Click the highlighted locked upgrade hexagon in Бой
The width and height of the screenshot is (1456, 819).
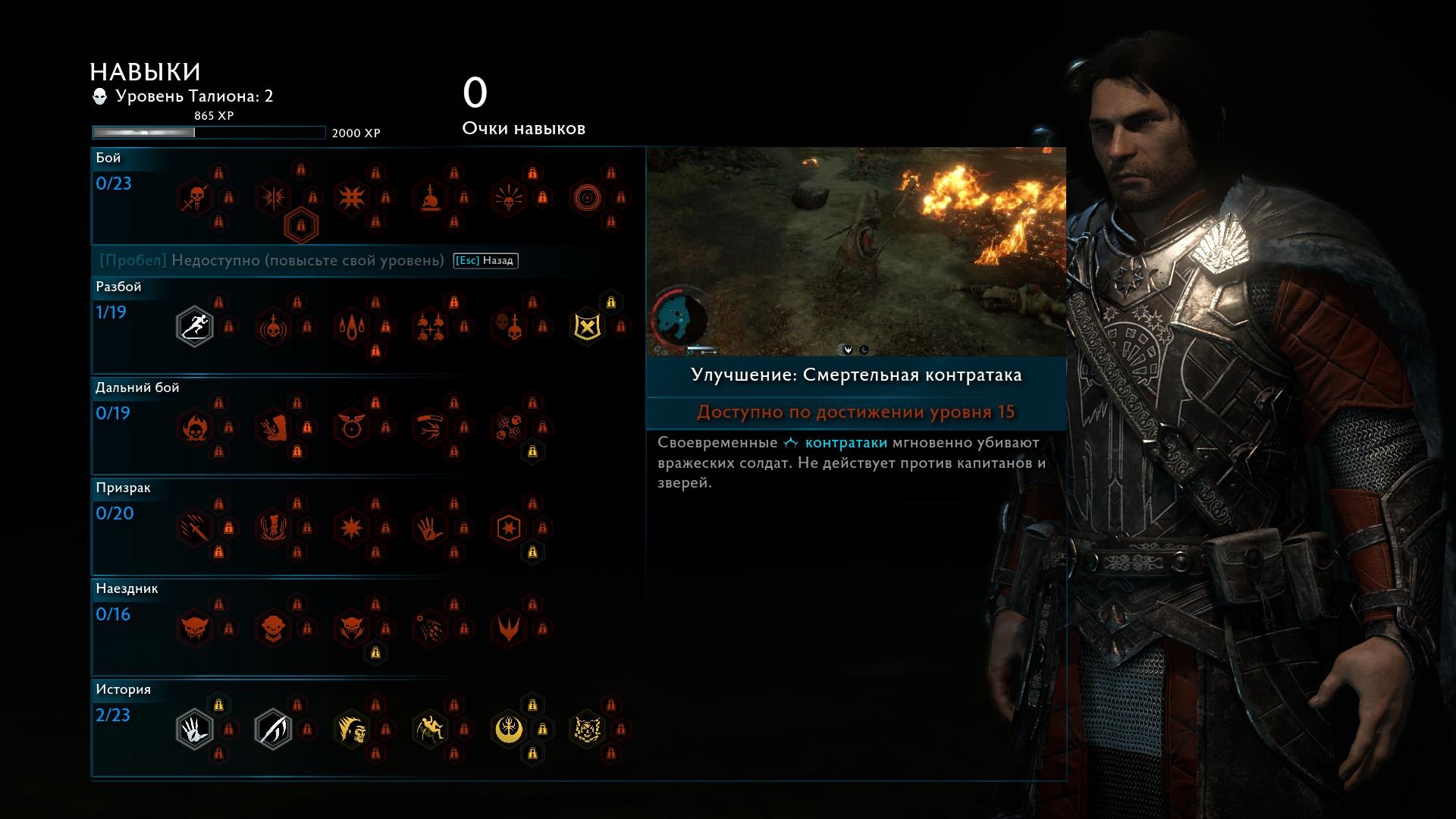coord(301,225)
